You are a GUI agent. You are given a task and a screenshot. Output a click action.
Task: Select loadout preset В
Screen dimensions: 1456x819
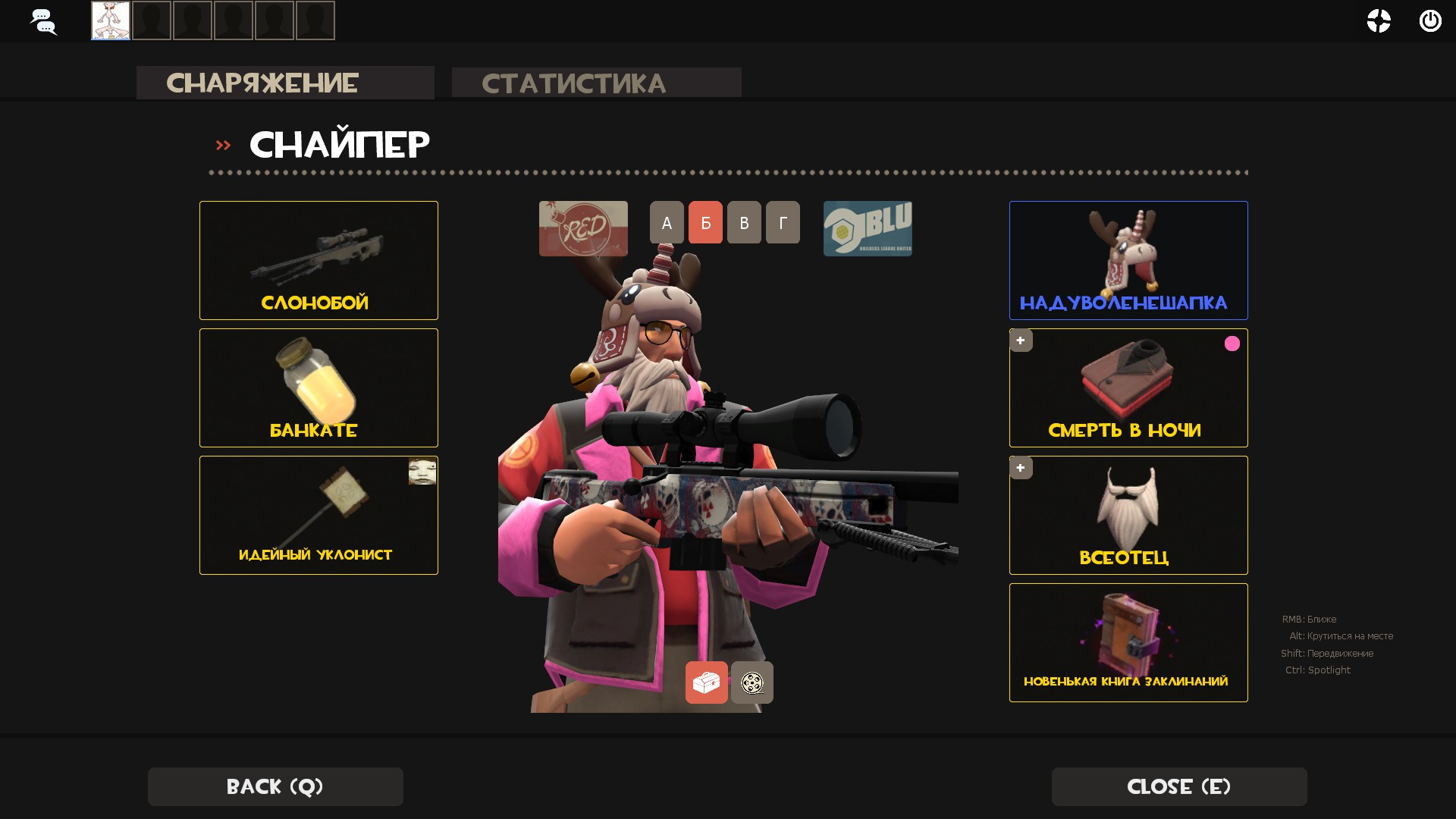pos(743,222)
